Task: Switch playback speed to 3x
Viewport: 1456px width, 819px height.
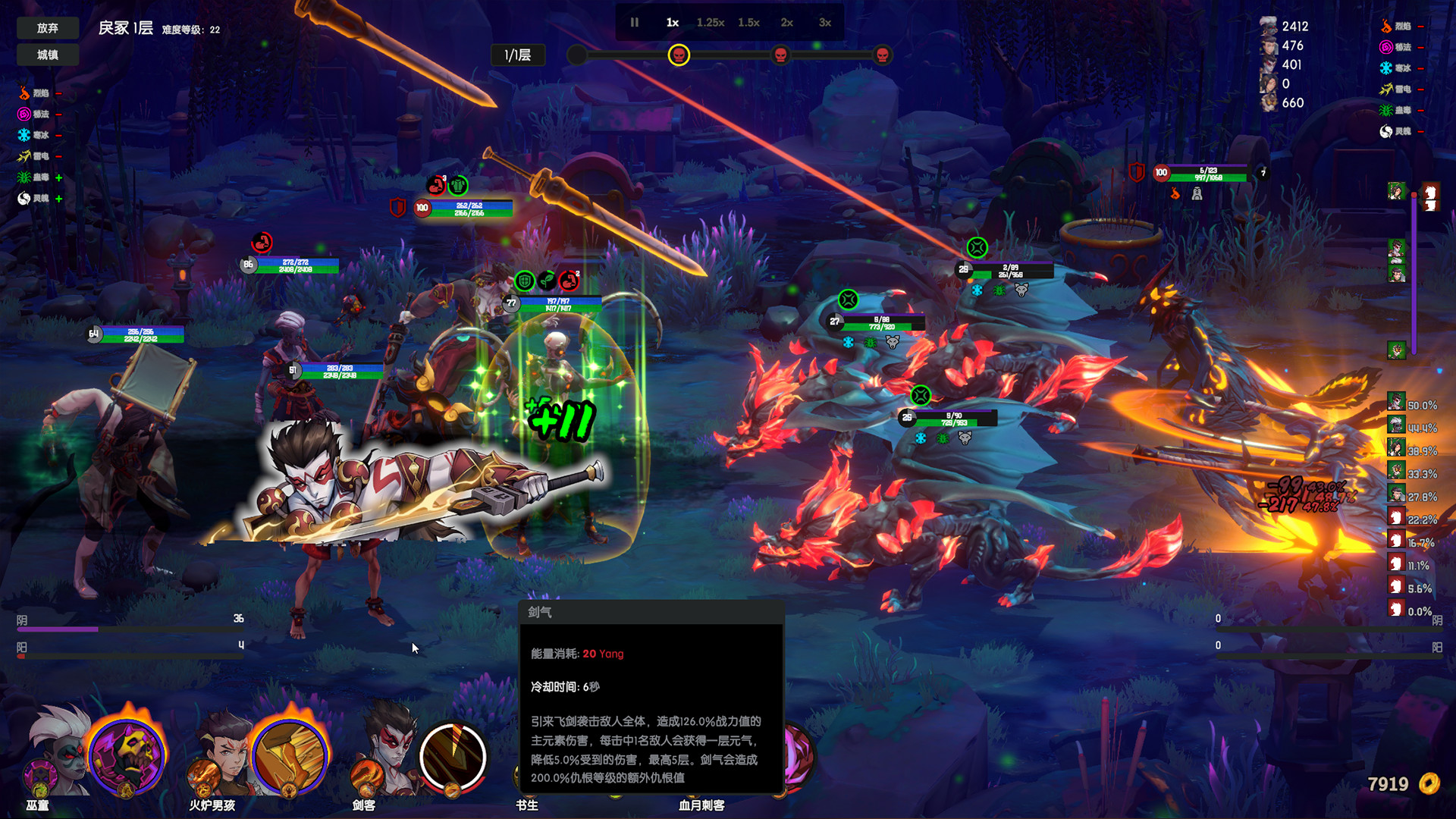Action: pos(824,22)
